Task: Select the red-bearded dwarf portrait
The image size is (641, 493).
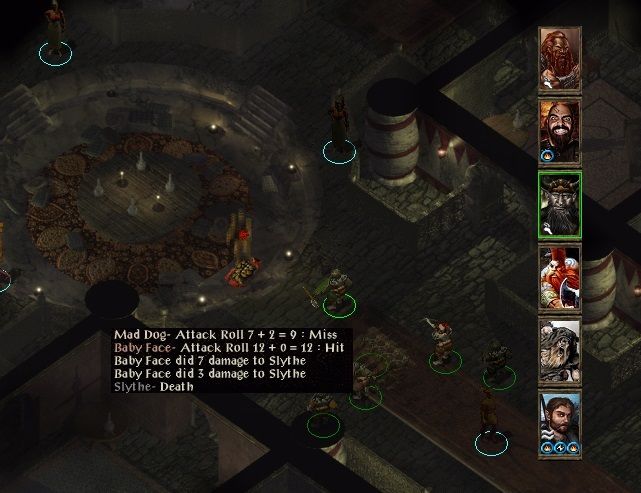Action: click(558, 57)
